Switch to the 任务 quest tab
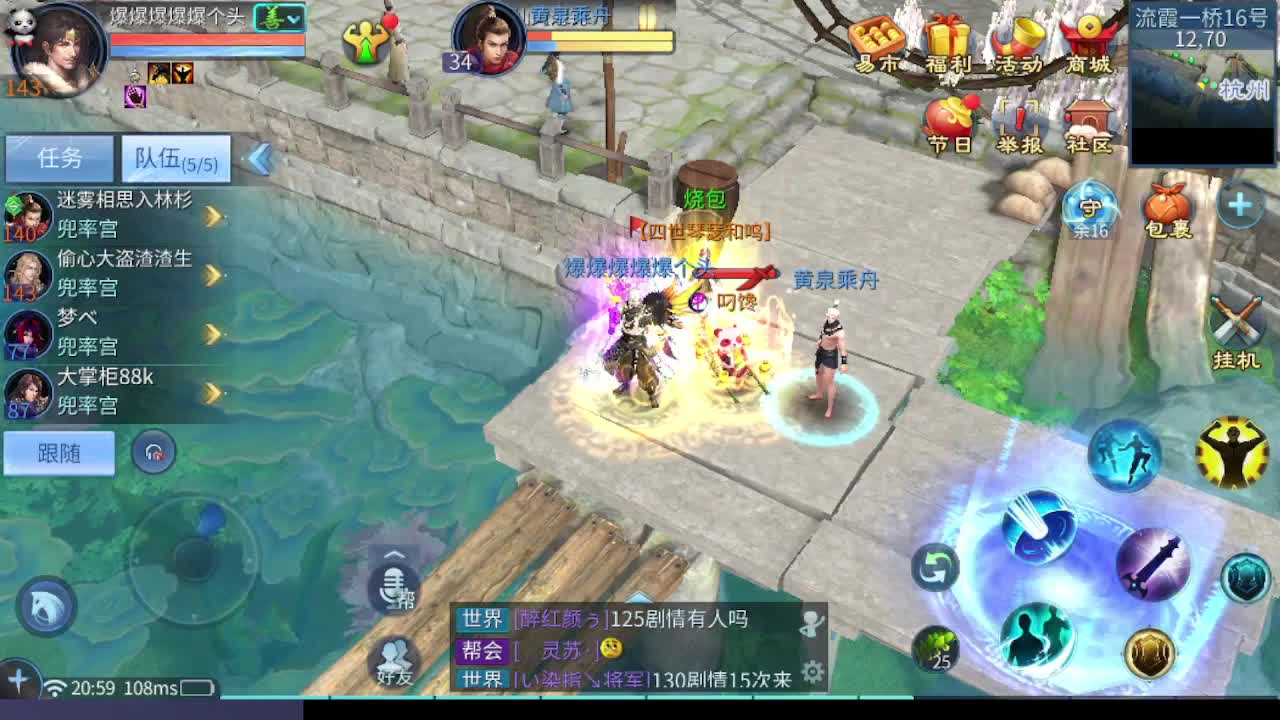 click(58, 158)
